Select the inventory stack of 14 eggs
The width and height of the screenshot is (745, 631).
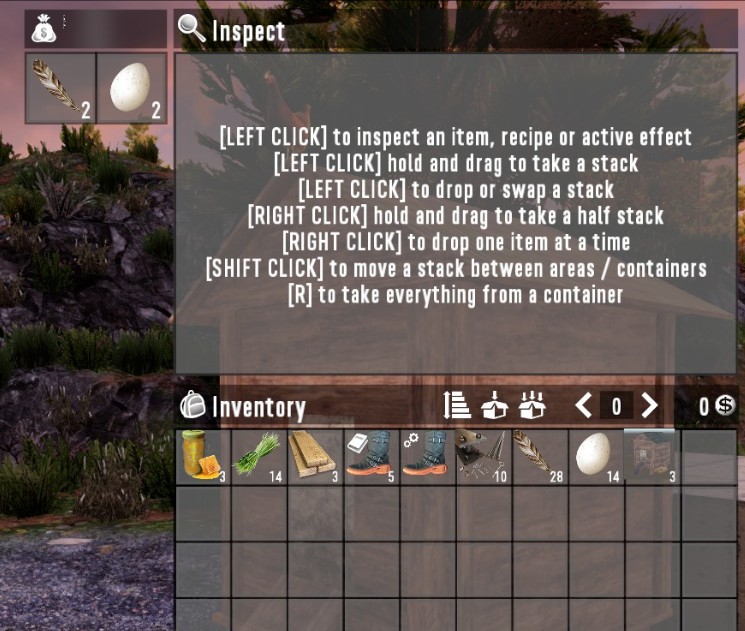[595, 457]
